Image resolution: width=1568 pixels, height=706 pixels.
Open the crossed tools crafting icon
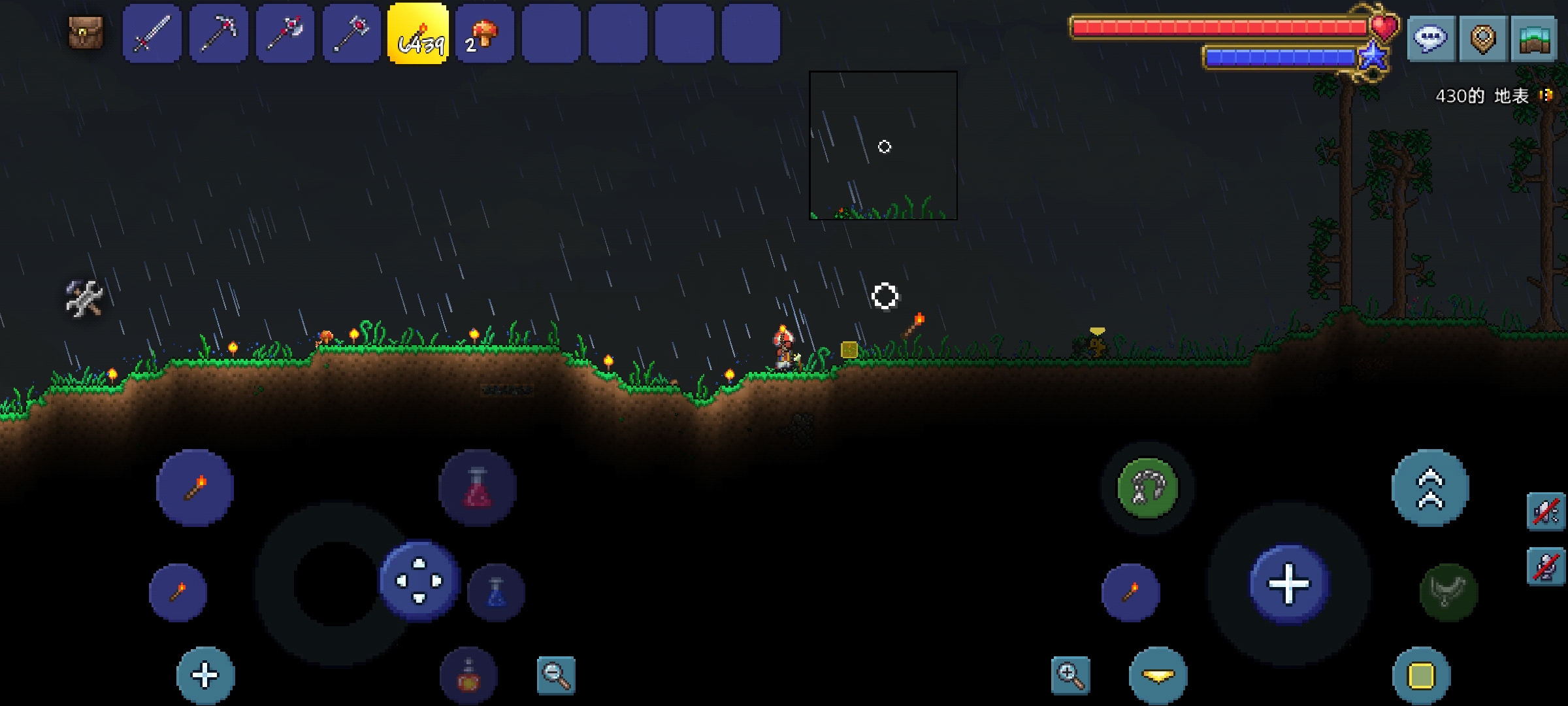click(x=84, y=299)
